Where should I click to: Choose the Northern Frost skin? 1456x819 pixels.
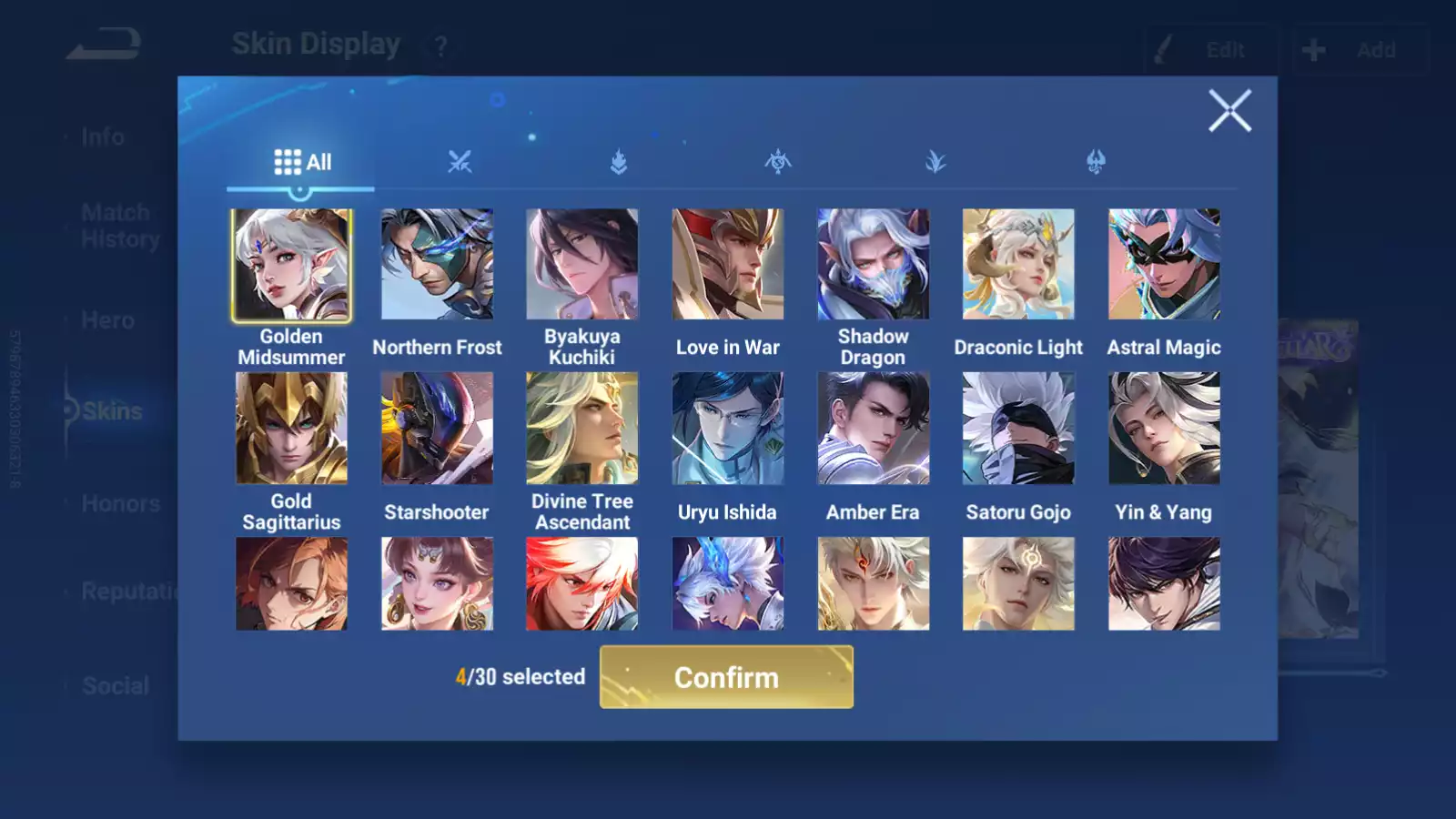click(x=437, y=265)
